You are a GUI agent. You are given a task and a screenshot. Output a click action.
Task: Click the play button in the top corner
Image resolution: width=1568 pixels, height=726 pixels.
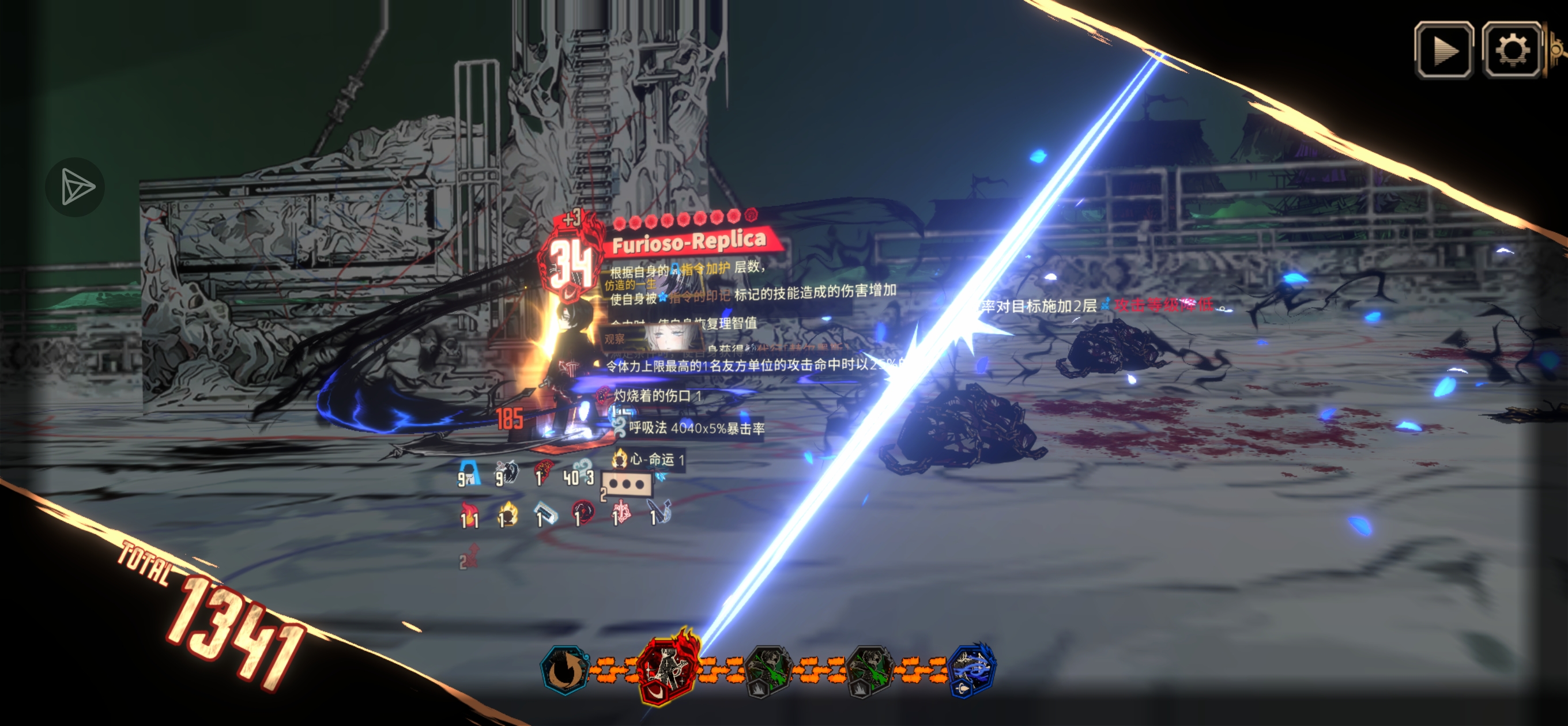pos(1443,51)
